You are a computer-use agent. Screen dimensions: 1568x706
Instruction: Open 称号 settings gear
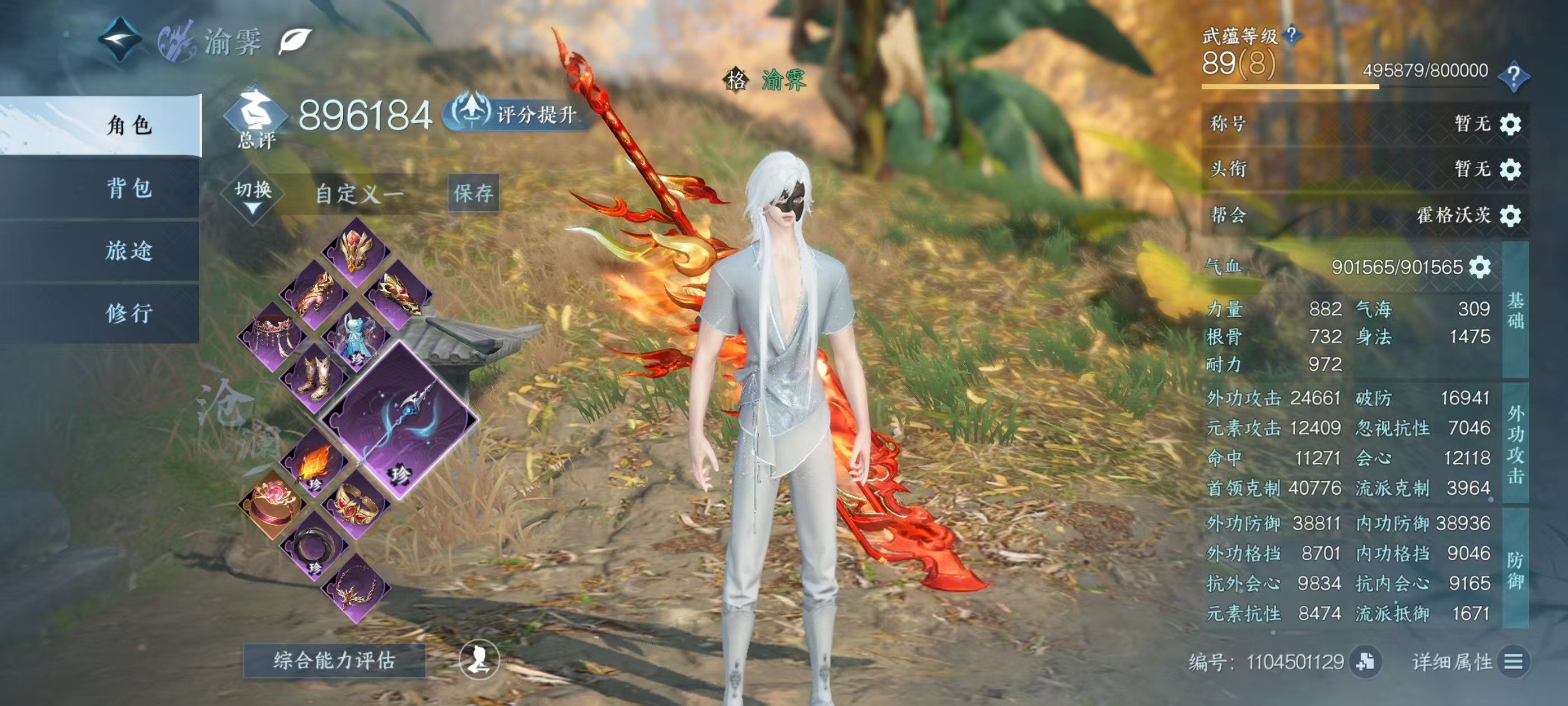[1510, 124]
